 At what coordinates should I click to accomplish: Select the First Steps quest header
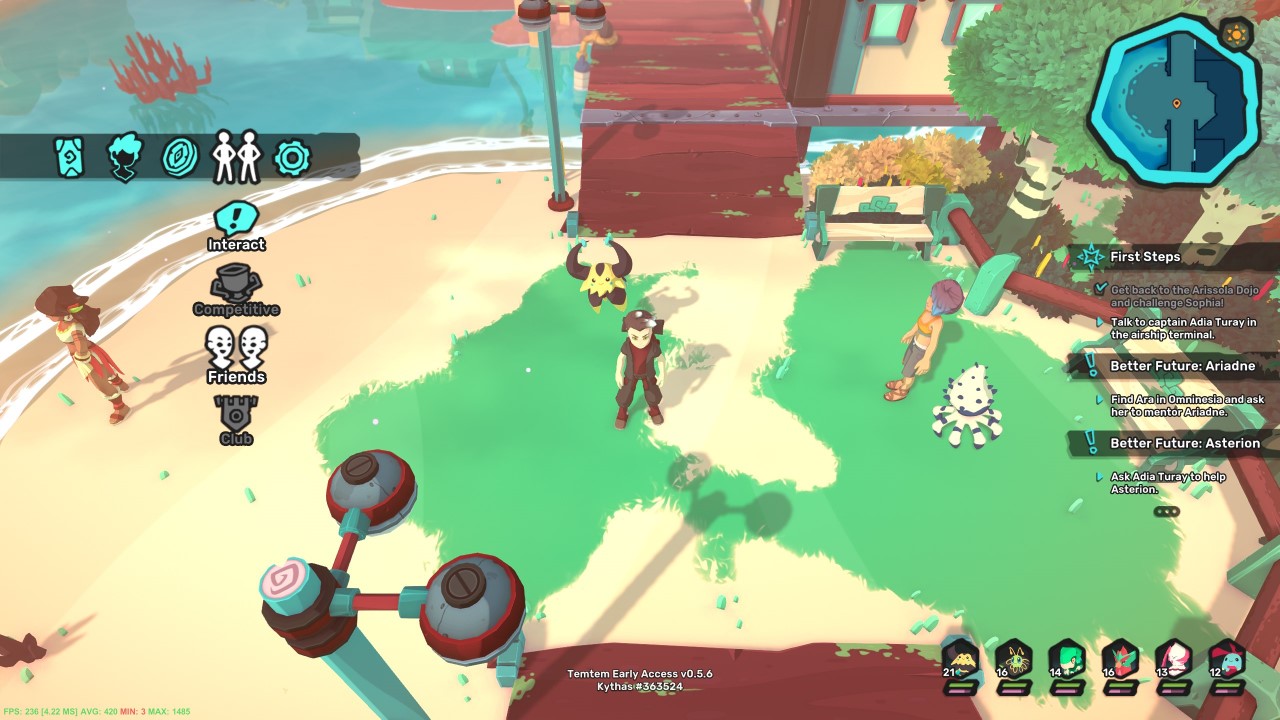click(x=1145, y=257)
